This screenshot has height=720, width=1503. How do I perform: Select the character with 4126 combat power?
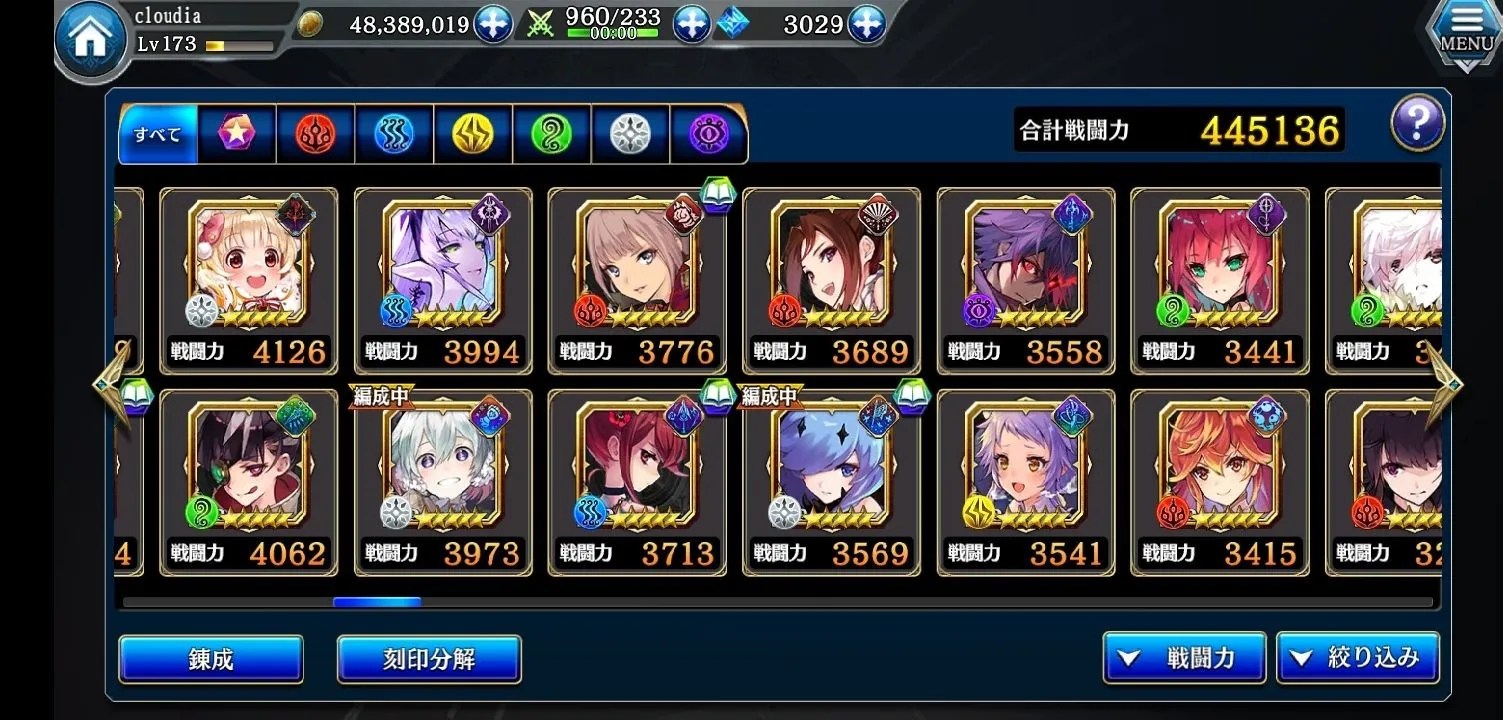(x=249, y=280)
